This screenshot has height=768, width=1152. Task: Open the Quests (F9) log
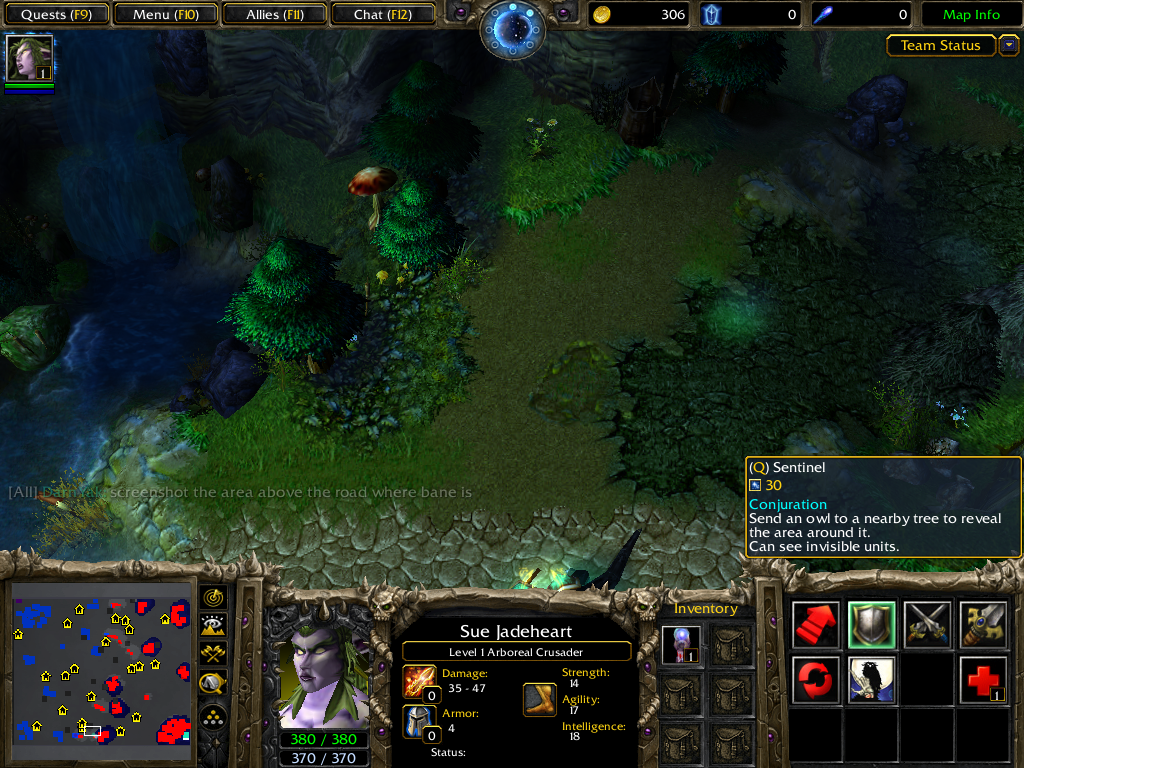[x=56, y=15]
